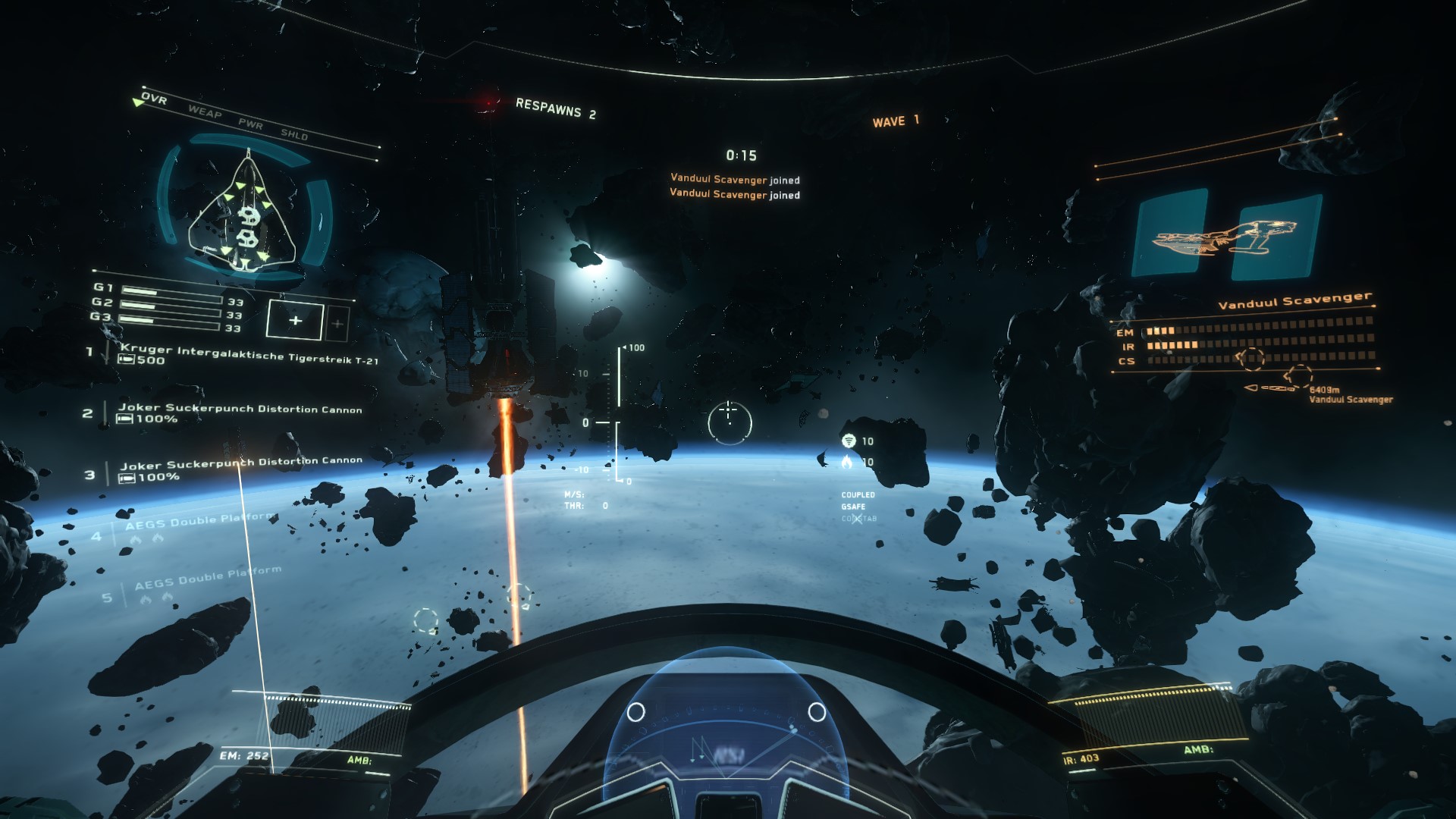Open the WEAP weapons tab

click(205, 112)
